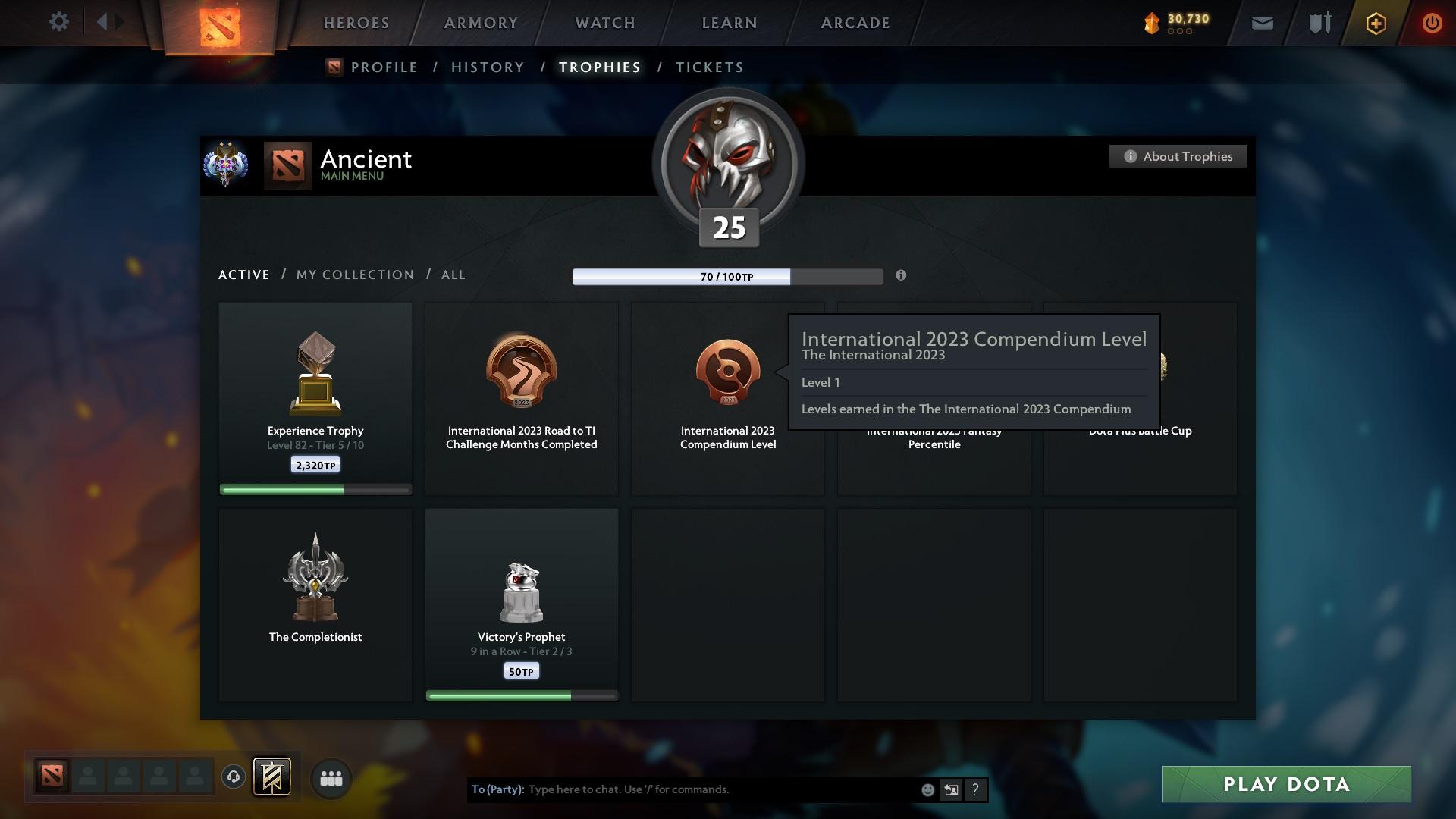This screenshot has width=1456, height=819.
Task: Click the trophy points info icon
Action: coord(901,276)
